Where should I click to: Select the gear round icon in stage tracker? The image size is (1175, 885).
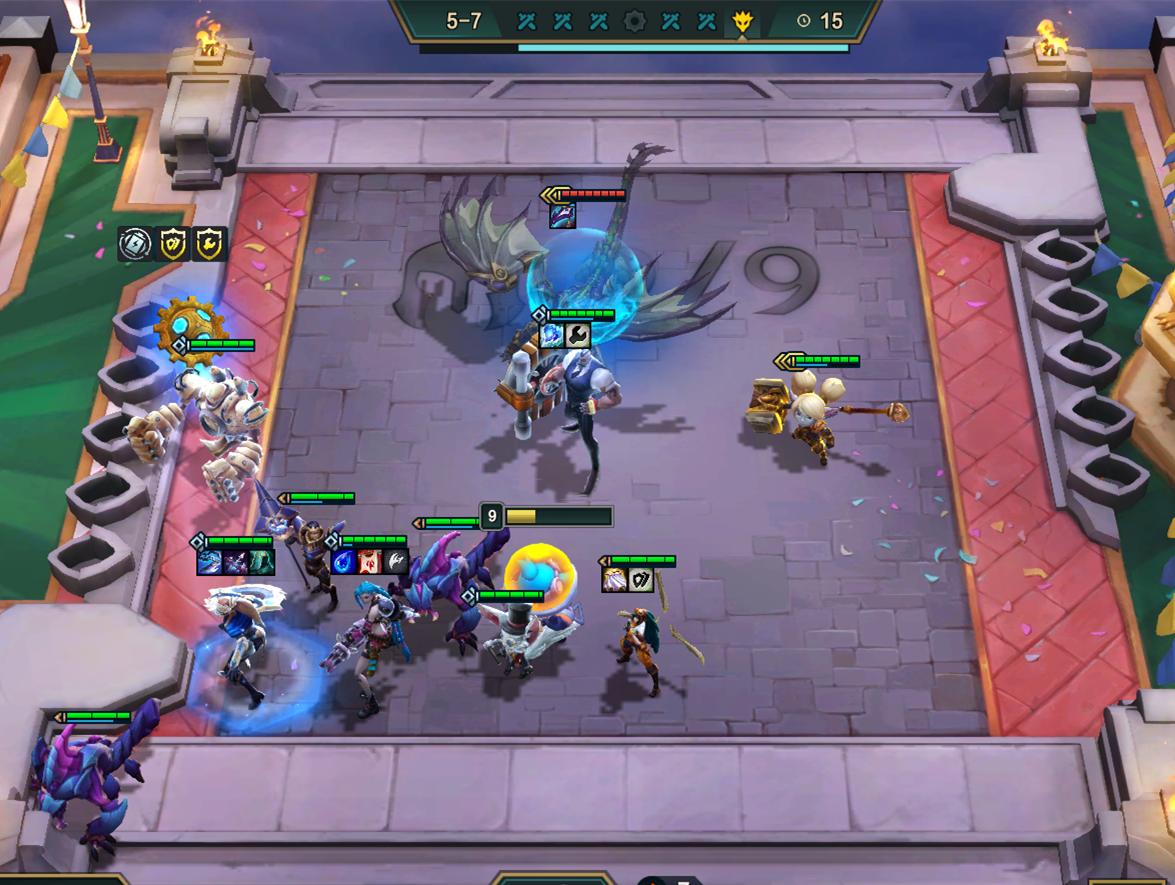634,20
